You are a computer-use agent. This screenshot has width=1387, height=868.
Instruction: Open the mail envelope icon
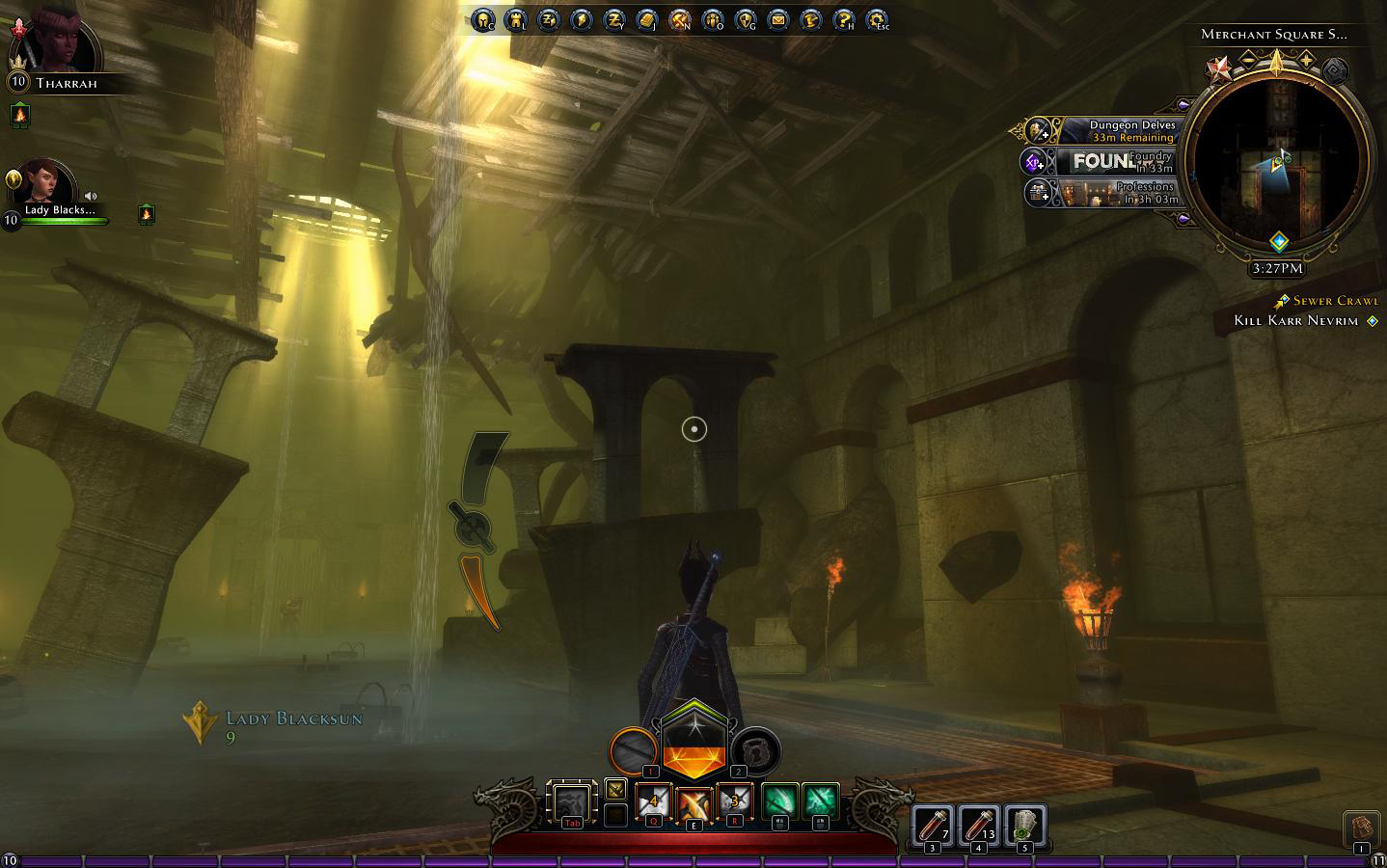777,19
